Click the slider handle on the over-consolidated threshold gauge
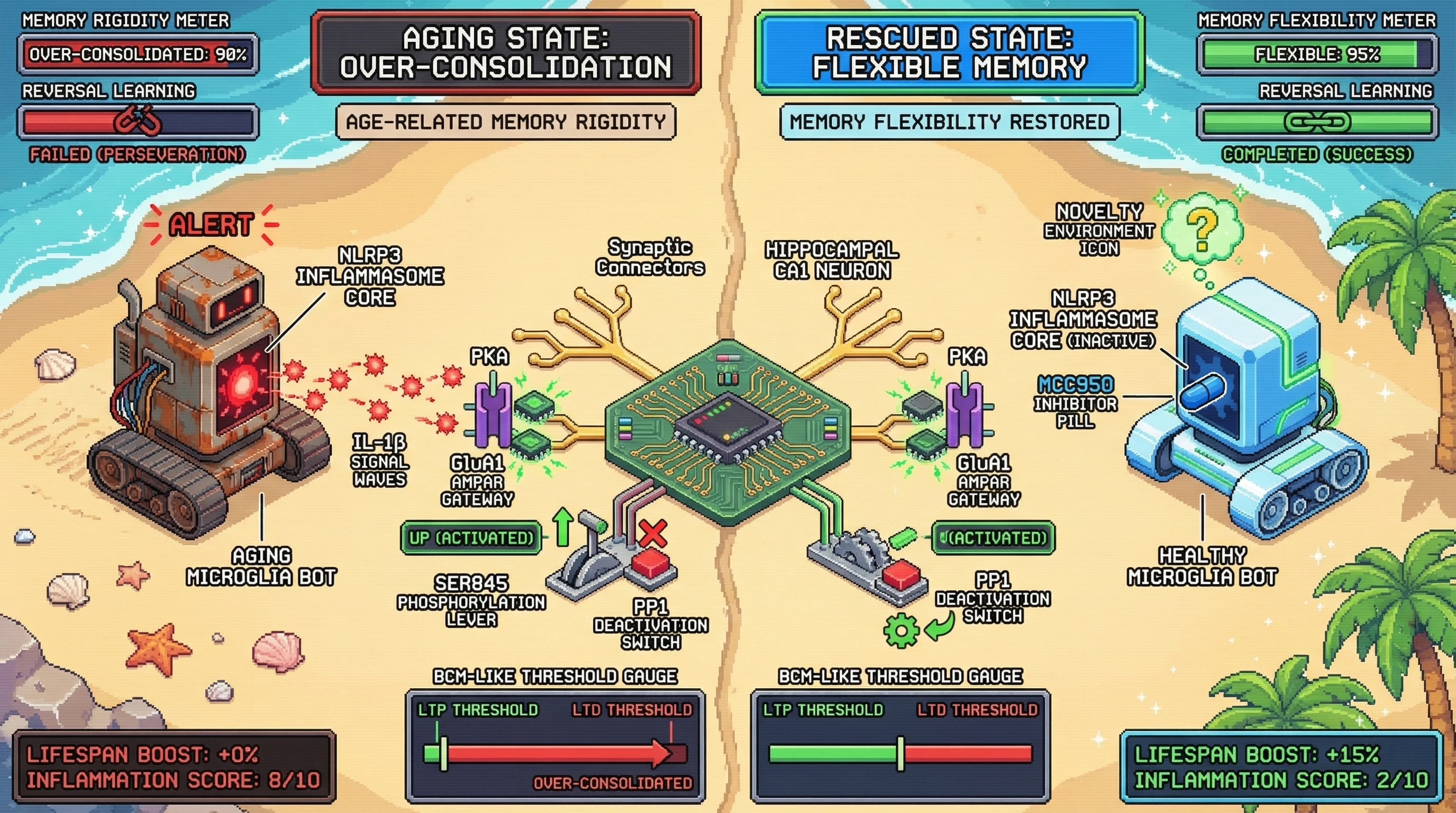 pos(444,754)
